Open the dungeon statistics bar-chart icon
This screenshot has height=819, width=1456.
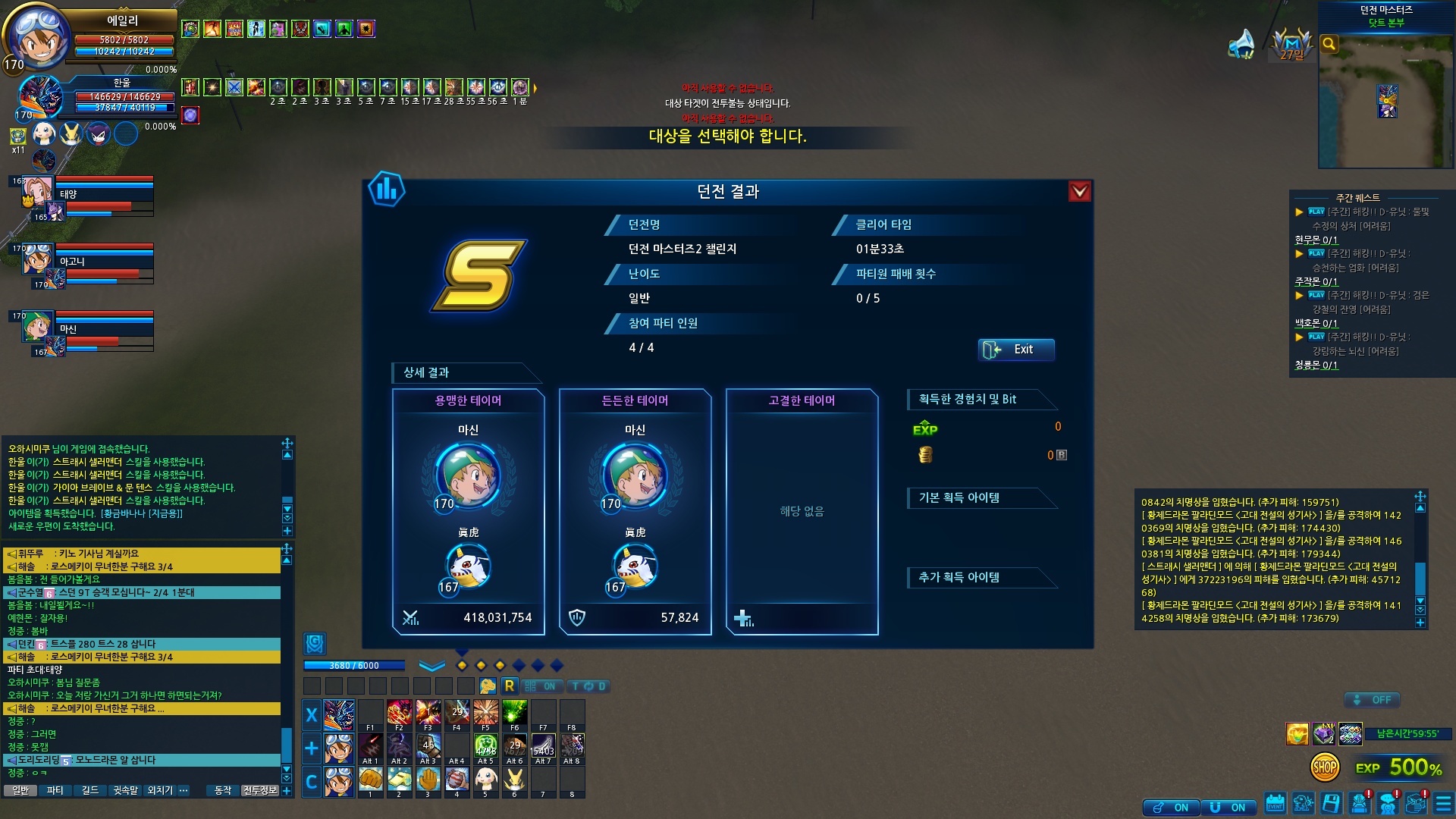pos(386,190)
